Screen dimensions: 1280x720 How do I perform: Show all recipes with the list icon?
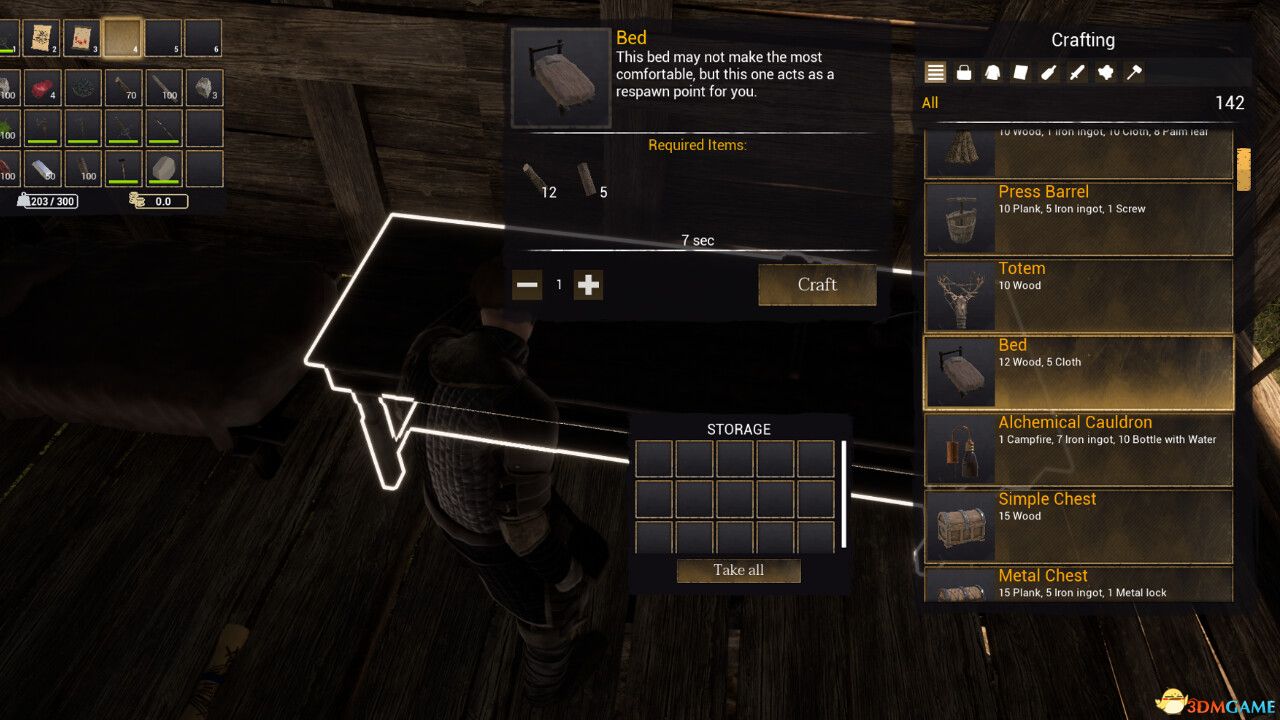[935, 72]
